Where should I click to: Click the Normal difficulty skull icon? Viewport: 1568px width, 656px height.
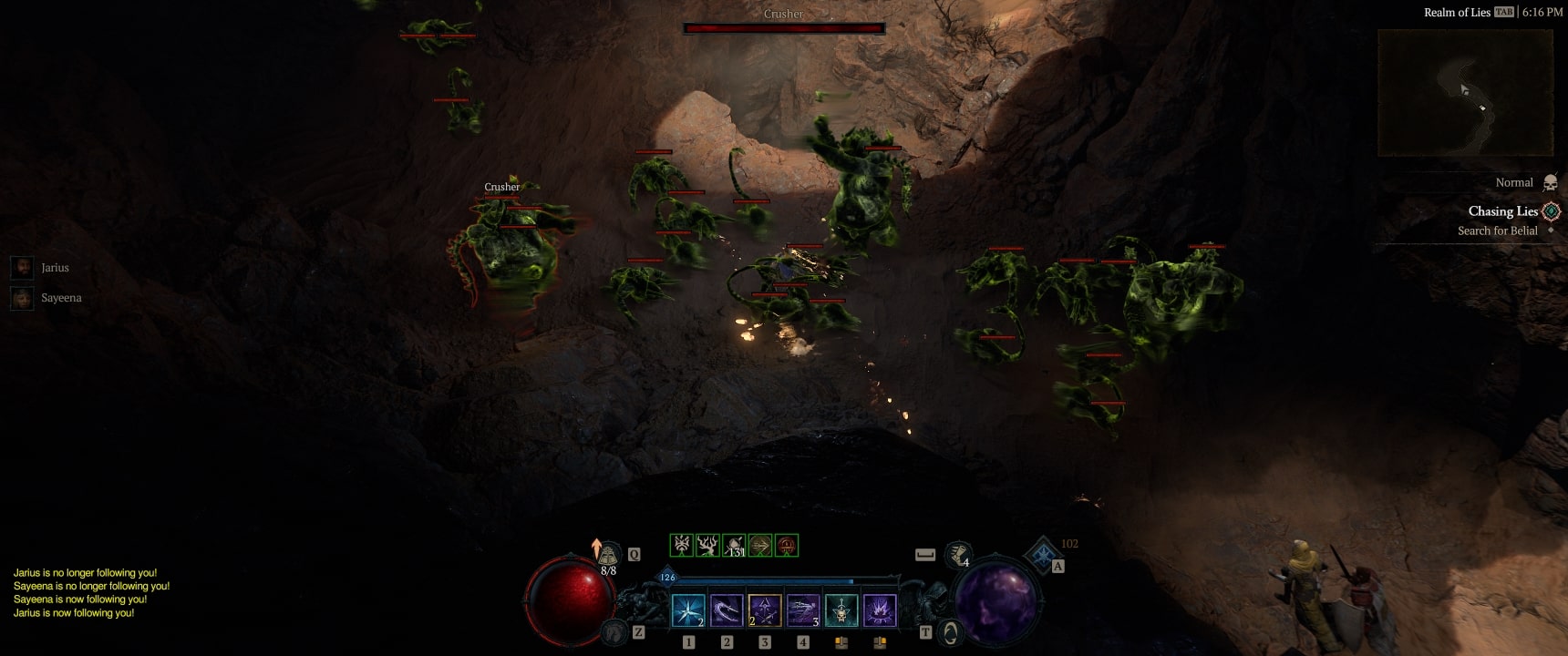point(1550,183)
